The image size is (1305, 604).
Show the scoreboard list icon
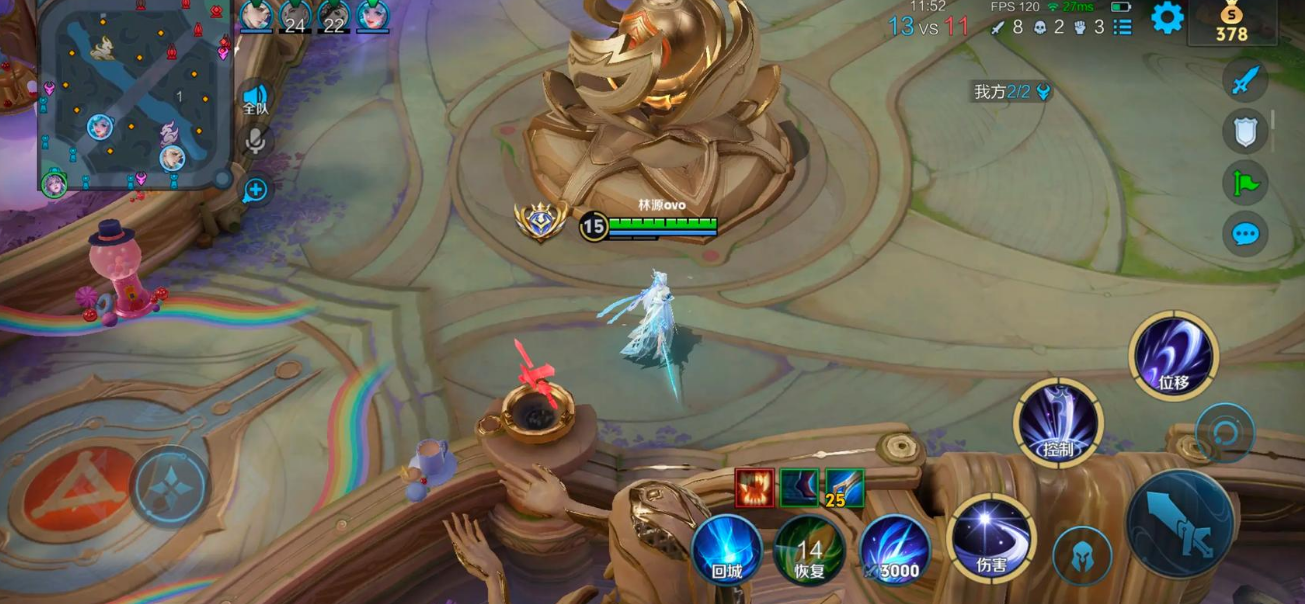[1123, 27]
